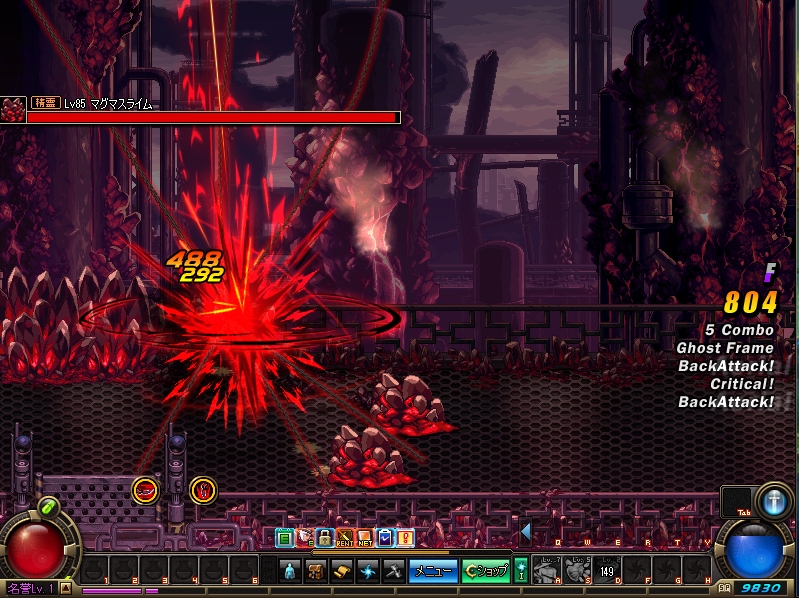This screenshot has height=598, width=799.
Task: Click the Tab slot box
Action: (x=737, y=502)
